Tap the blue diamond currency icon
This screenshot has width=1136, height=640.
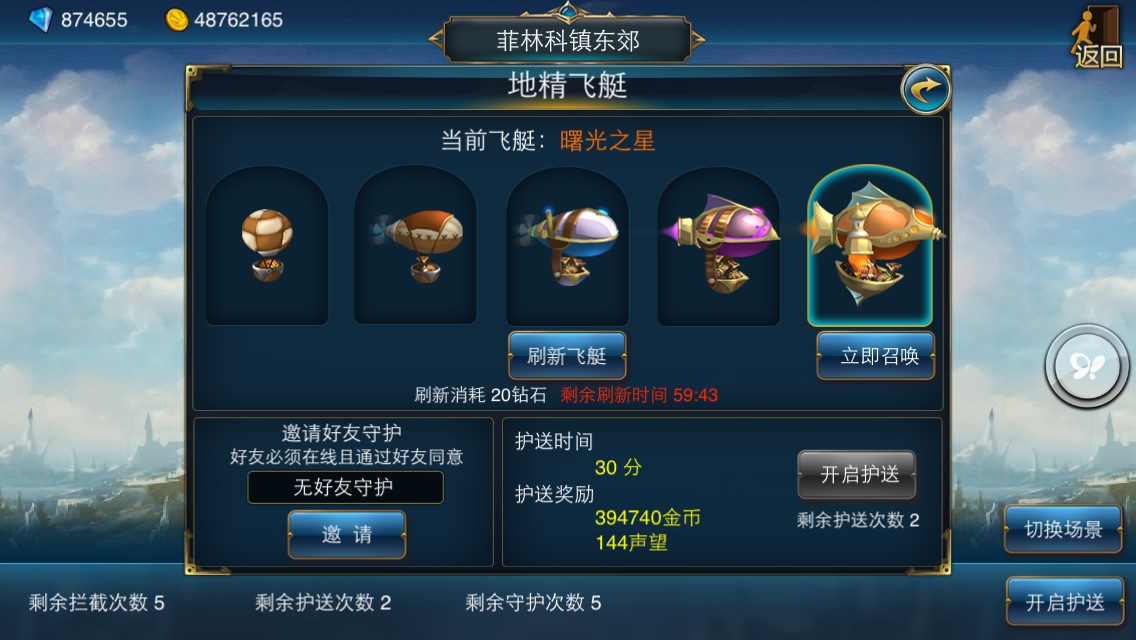coord(40,19)
